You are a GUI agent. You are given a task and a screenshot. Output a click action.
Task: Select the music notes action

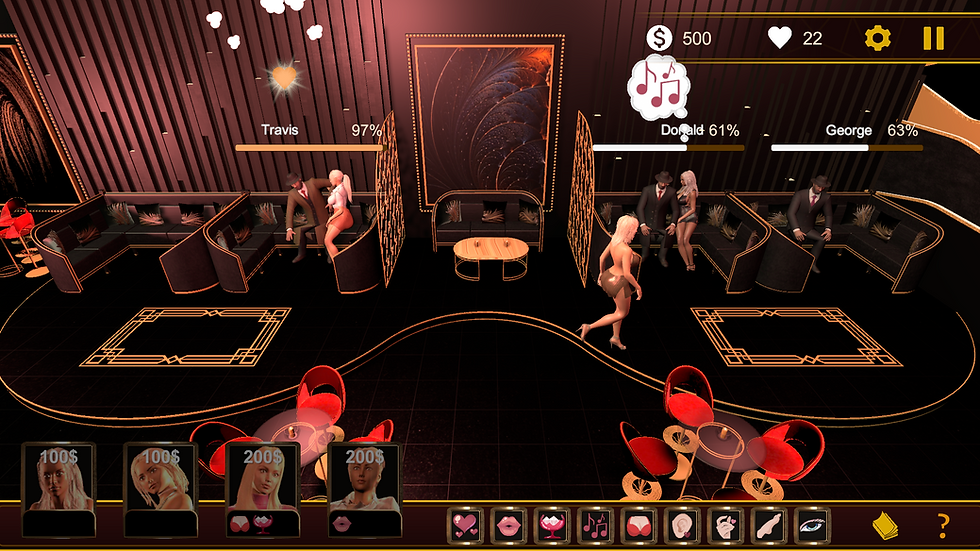596,524
